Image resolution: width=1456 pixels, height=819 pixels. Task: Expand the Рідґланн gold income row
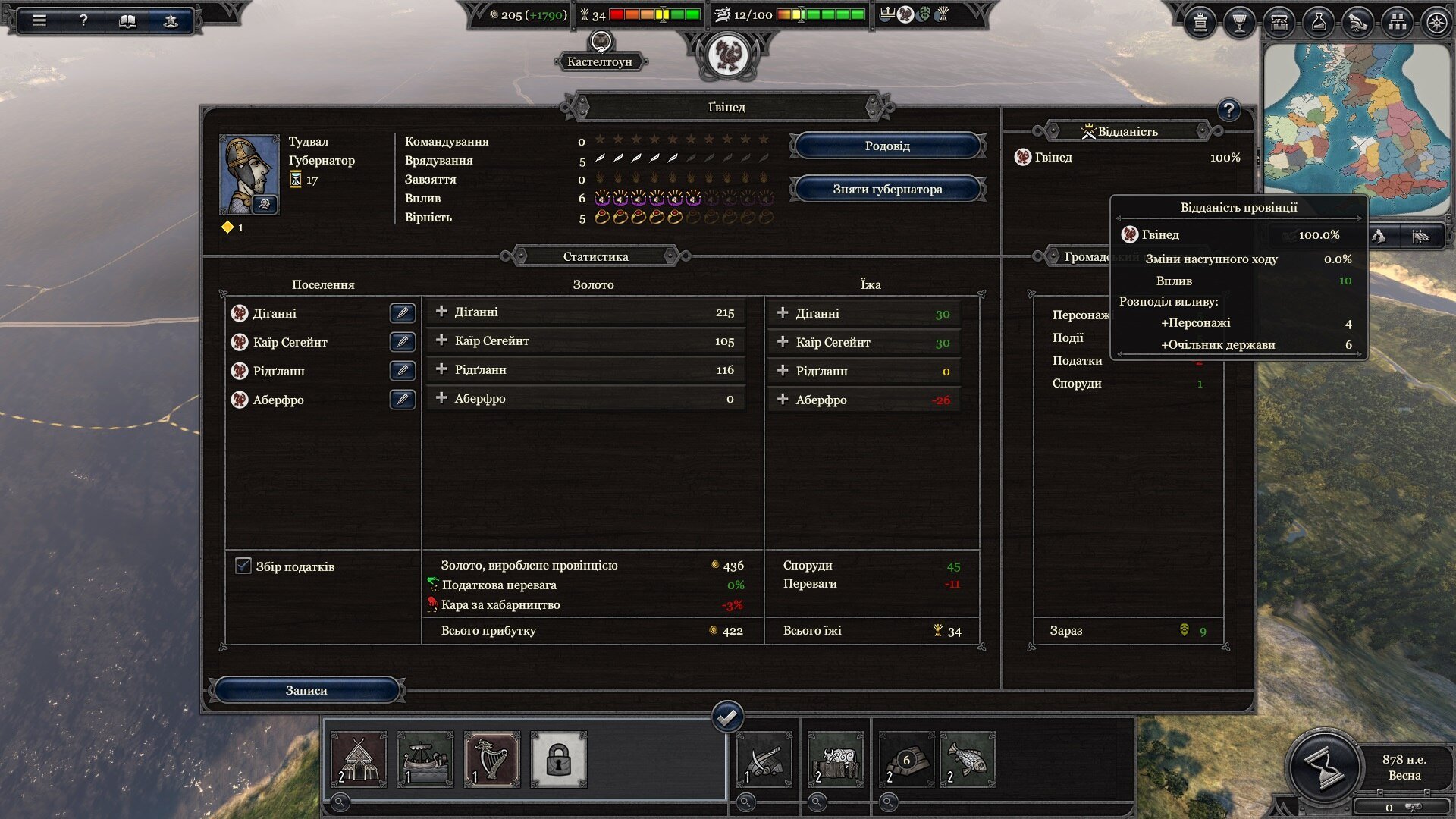pyautogui.click(x=441, y=369)
